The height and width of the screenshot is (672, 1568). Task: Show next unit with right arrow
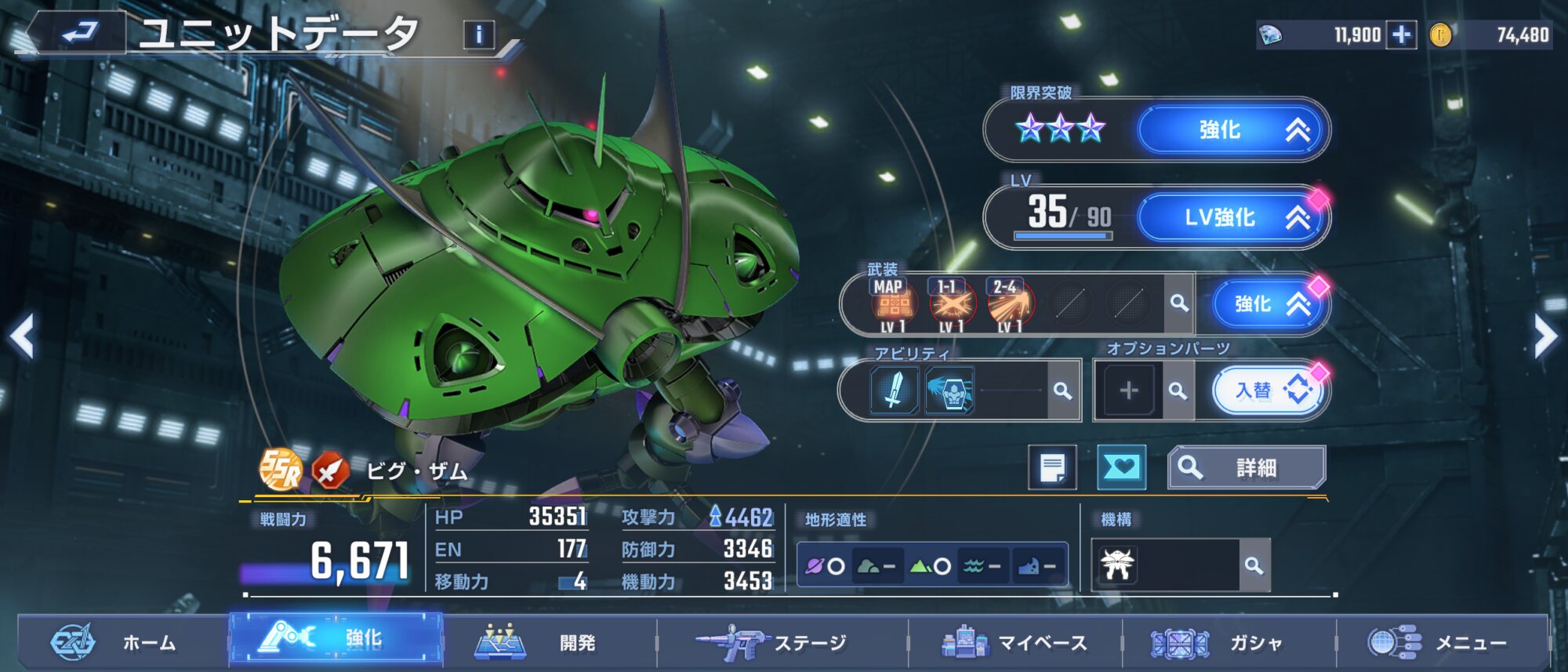tap(1545, 336)
